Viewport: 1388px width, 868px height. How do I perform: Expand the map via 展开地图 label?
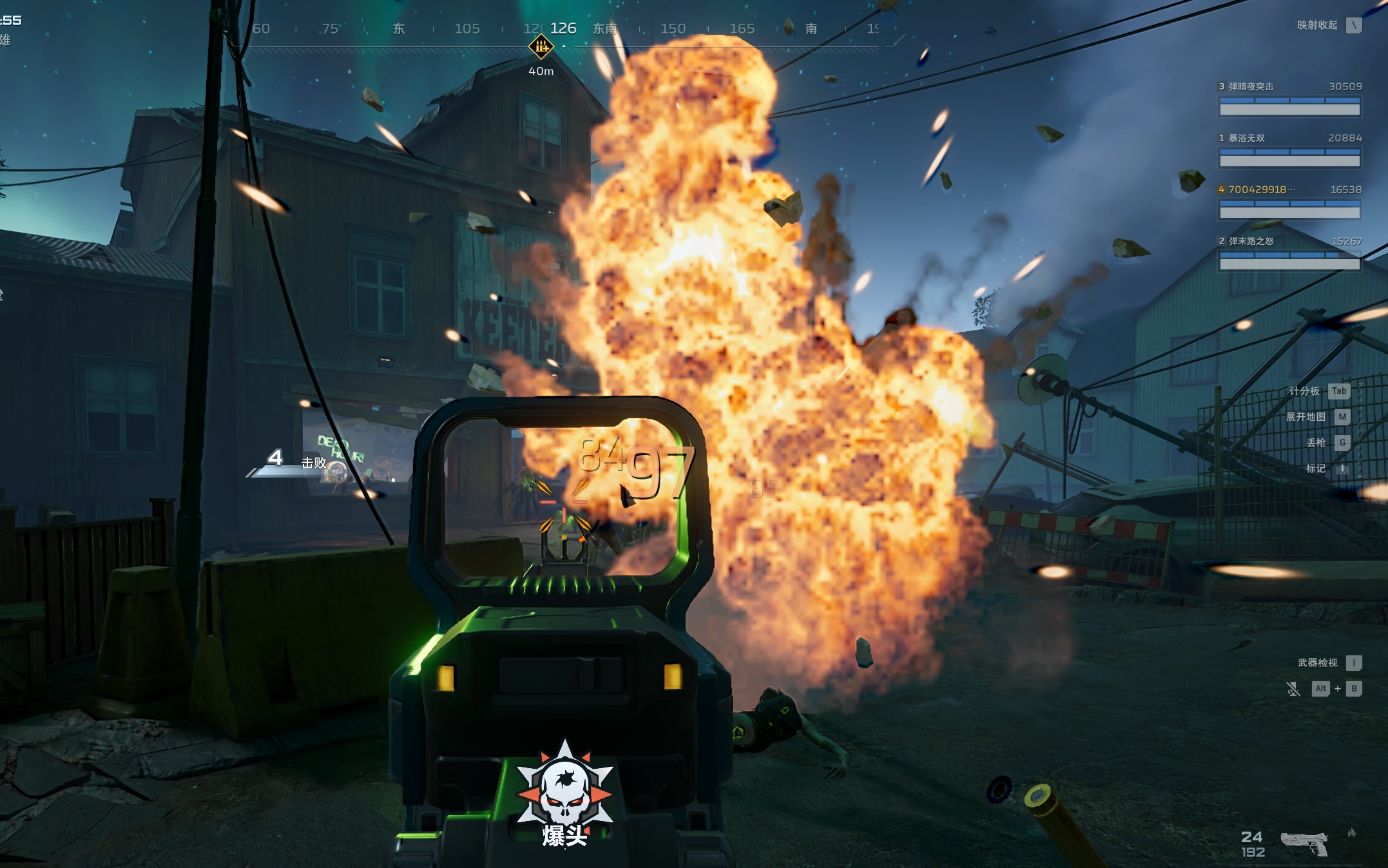click(x=1306, y=417)
